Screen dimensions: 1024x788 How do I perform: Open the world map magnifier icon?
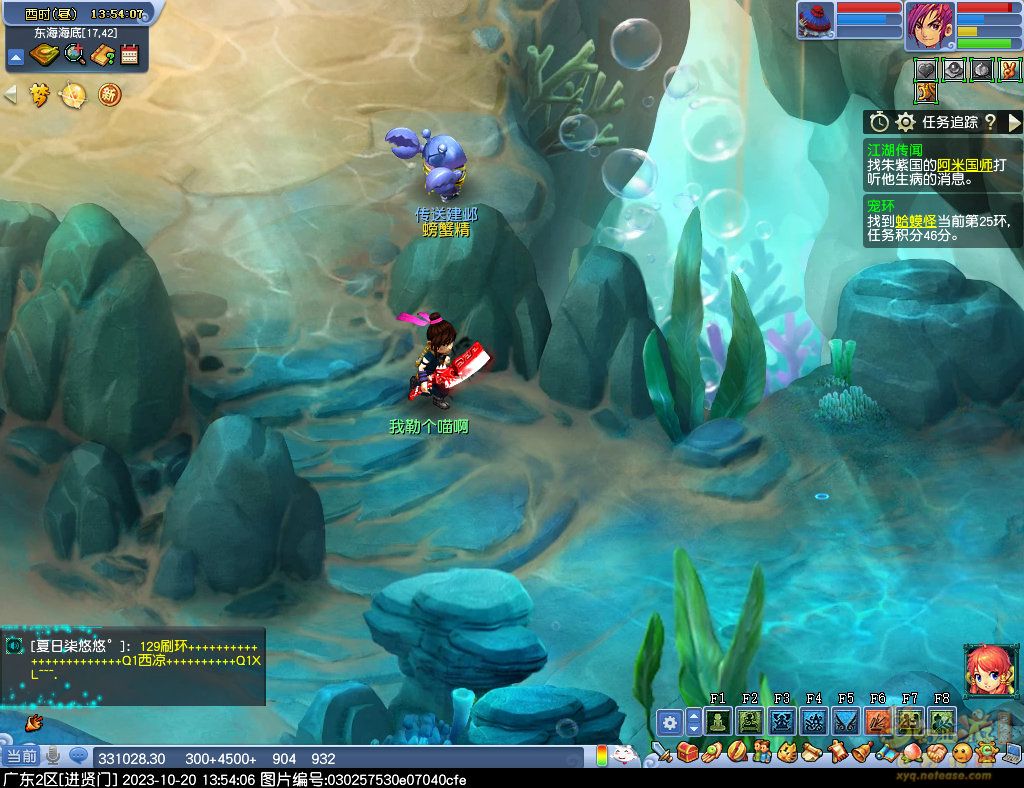tap(74, 56)
